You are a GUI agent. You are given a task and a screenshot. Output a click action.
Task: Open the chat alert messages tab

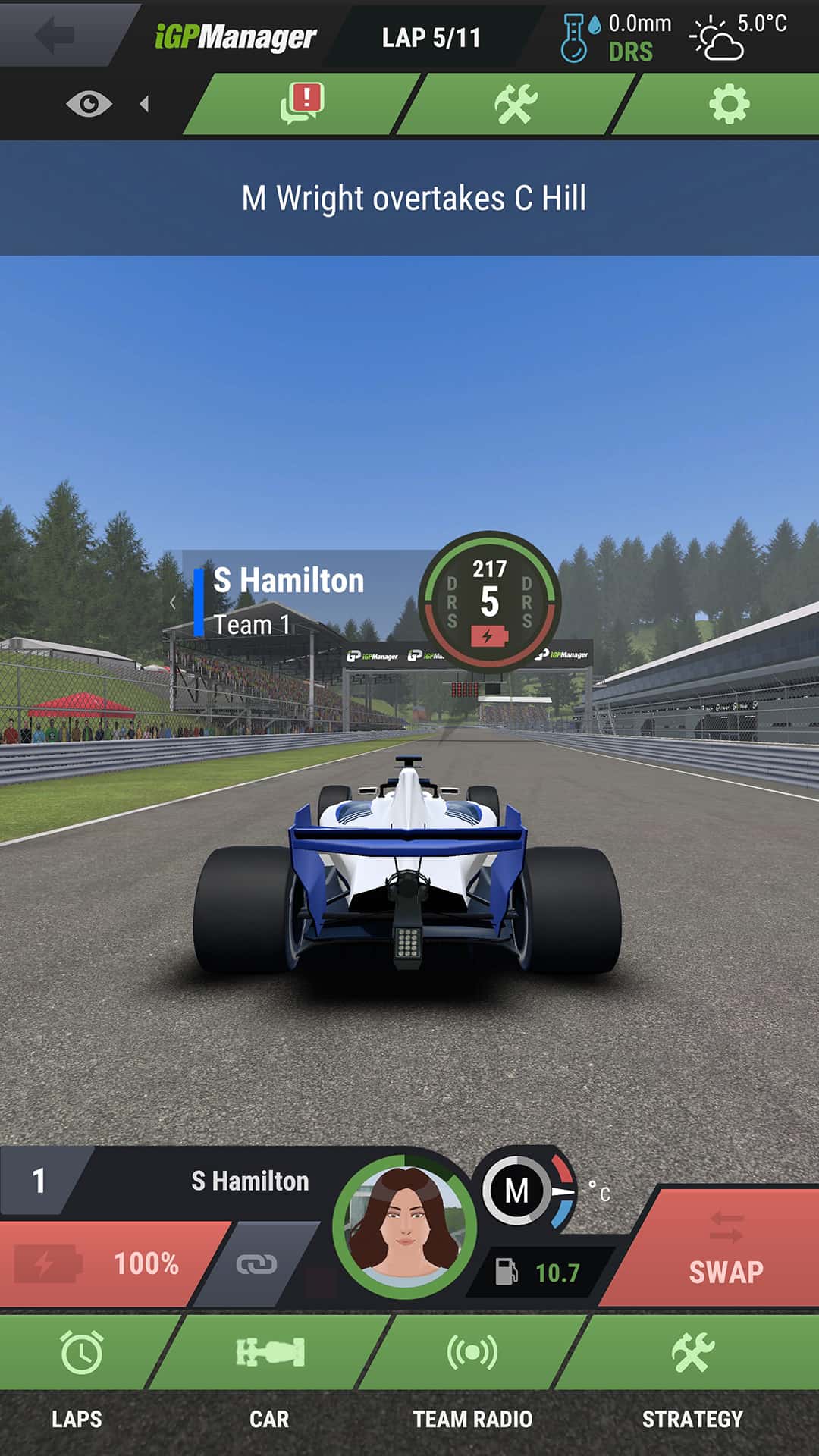coord(302,104)
